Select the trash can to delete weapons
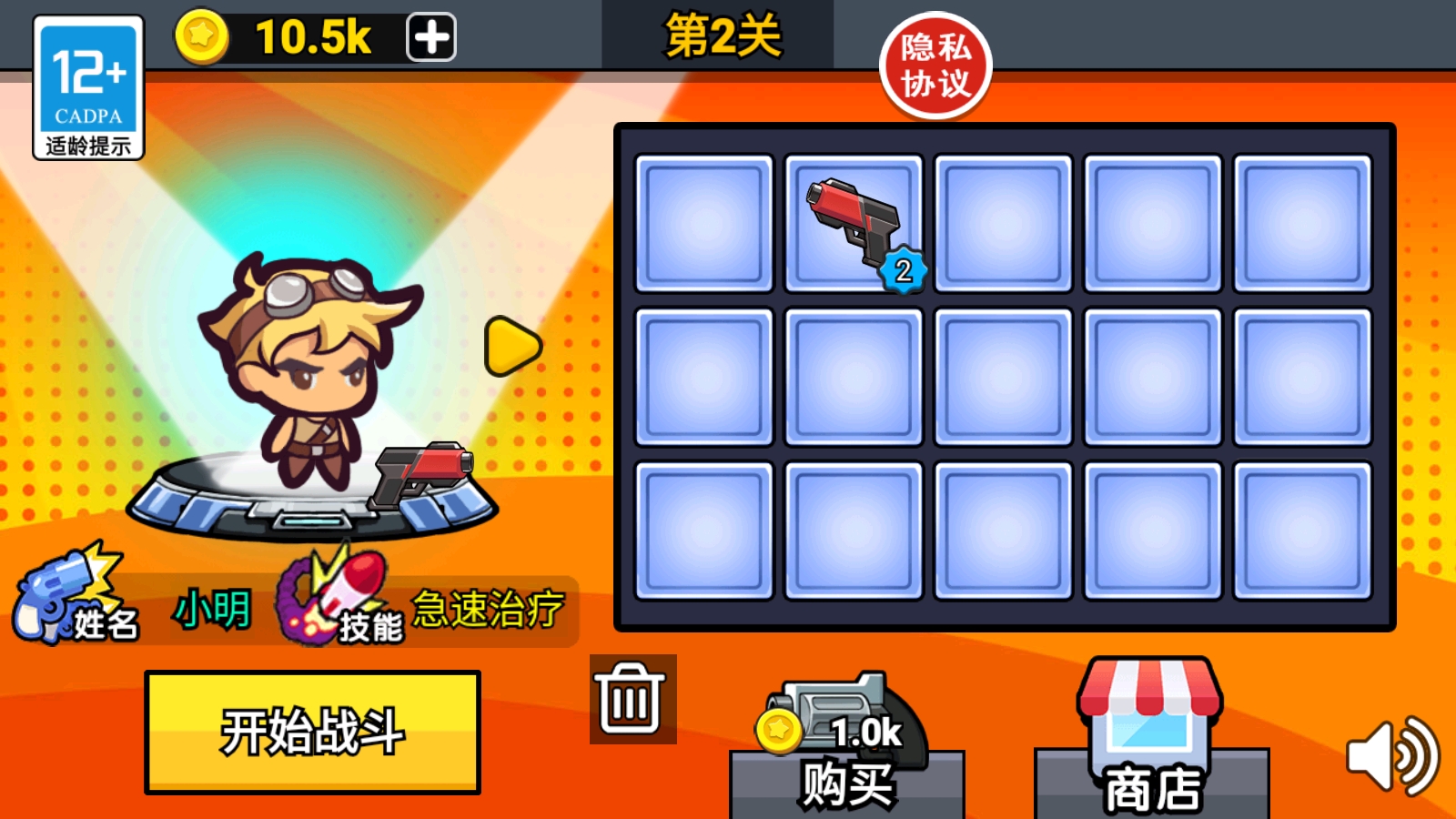 click(633, 701)
